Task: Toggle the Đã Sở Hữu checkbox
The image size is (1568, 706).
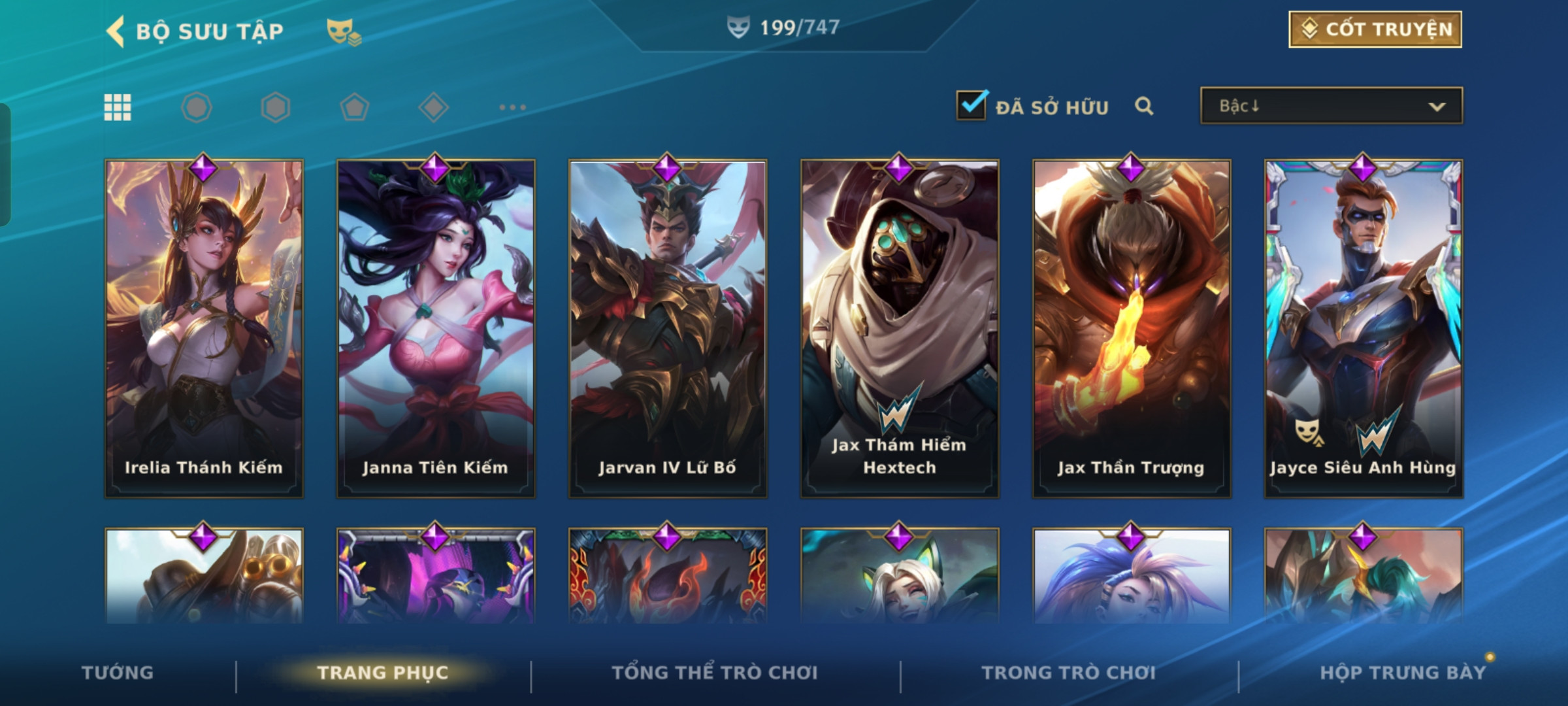Action: [972, 105]
